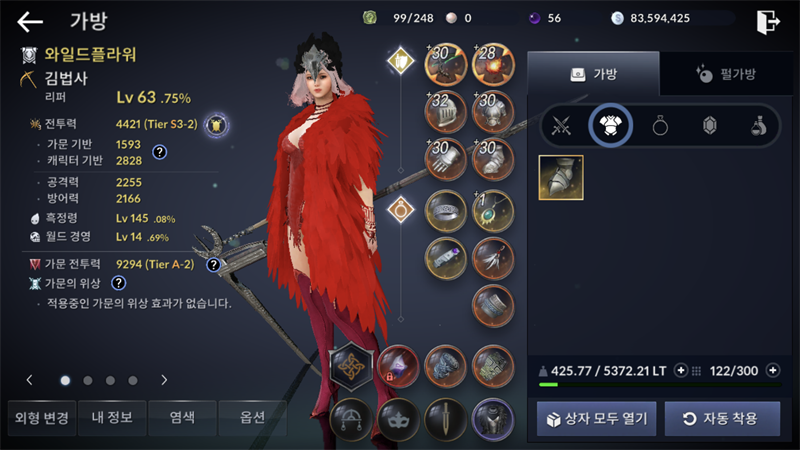
Task: Open the 염색 dye menu
Action: click(180, 417)
